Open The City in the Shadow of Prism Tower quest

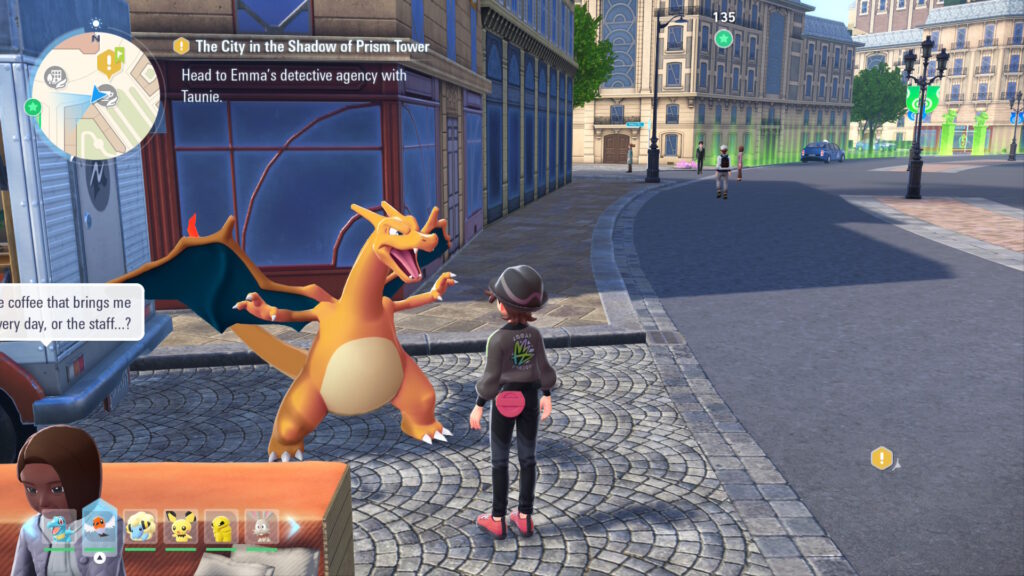click(x=312, y=46)
